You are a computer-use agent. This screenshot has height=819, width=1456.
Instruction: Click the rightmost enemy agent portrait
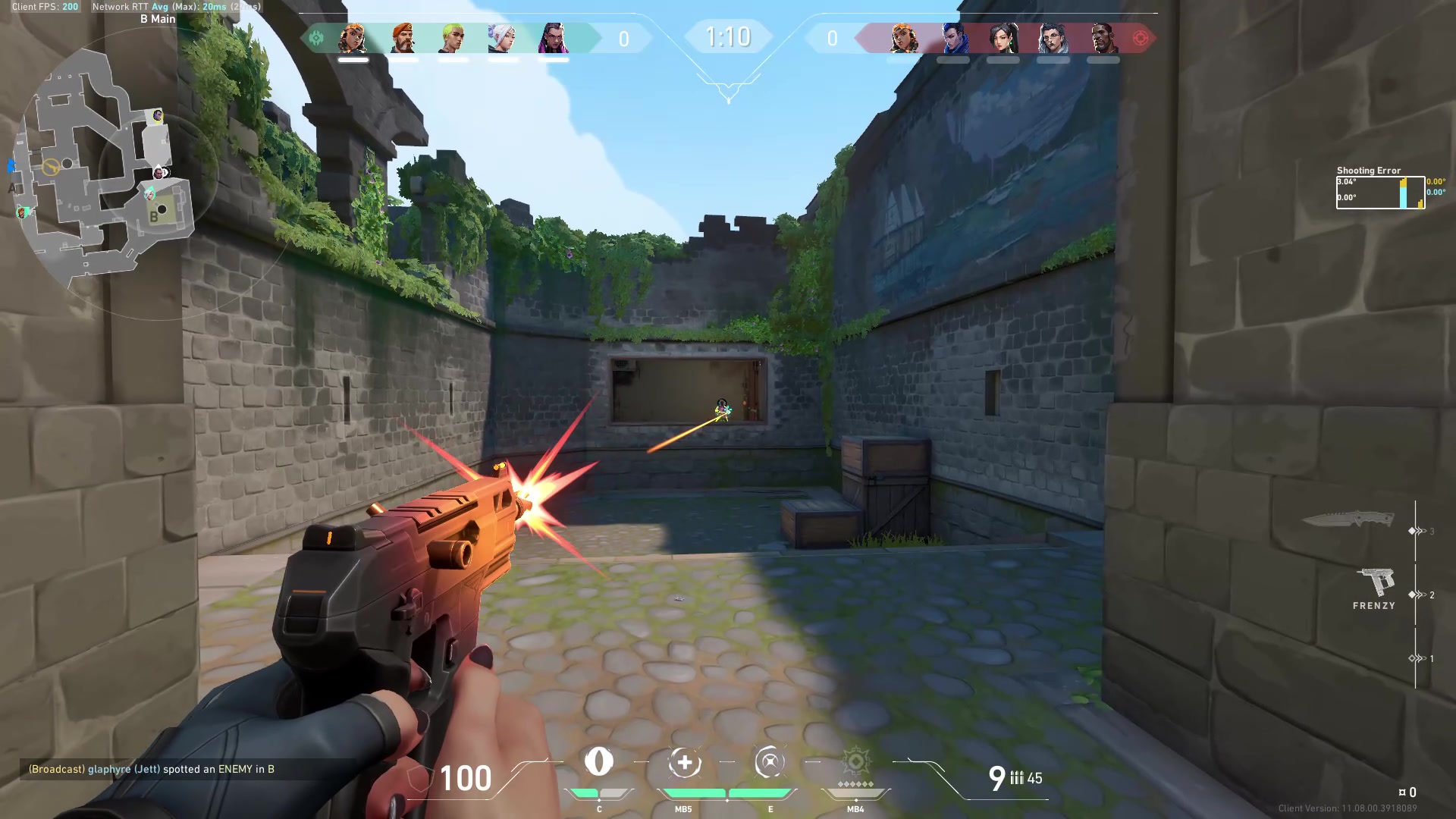click(x=1103, y=39)
